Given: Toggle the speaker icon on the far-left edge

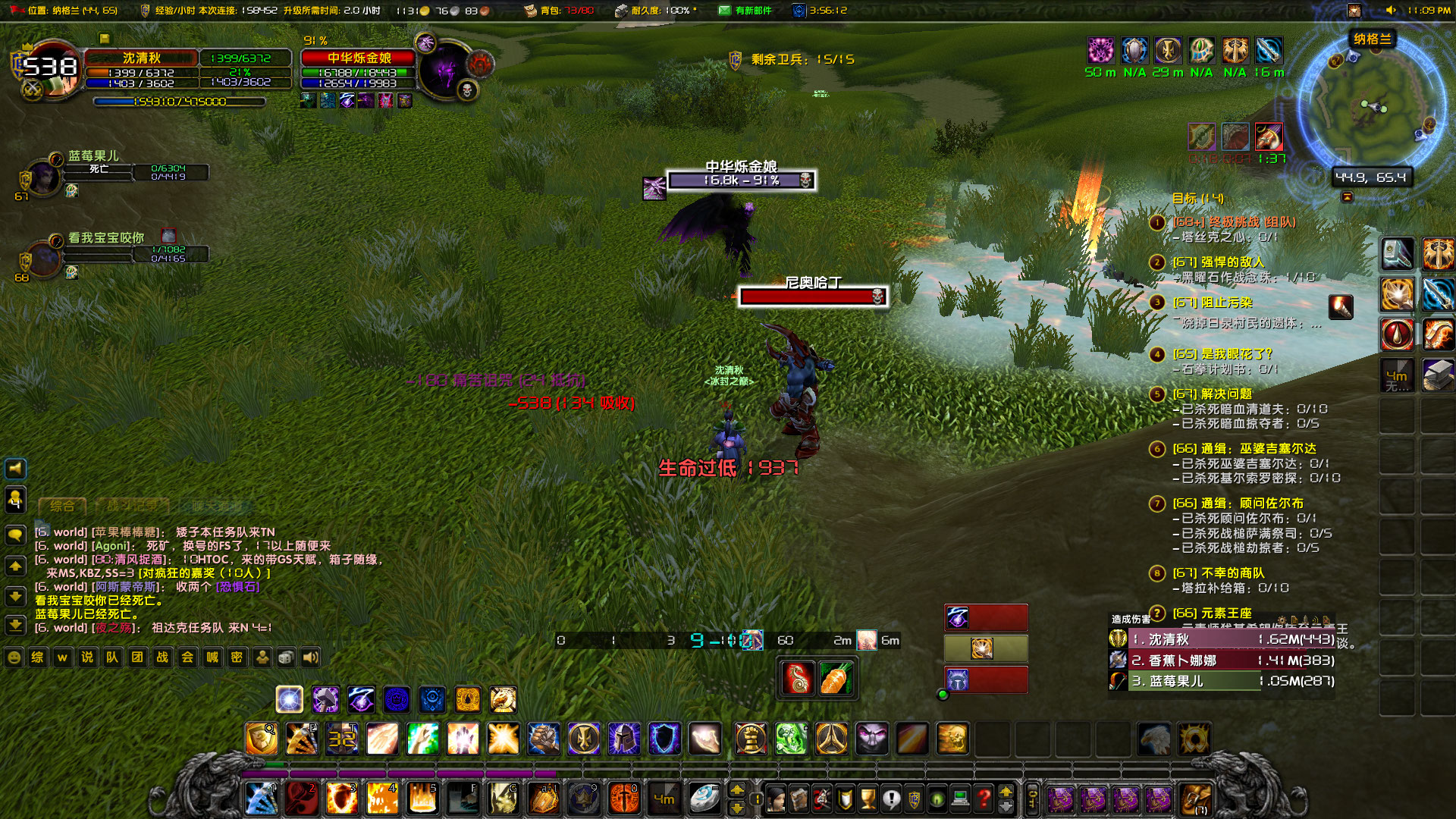Looking at the screenshot, I should pos(15,468).
